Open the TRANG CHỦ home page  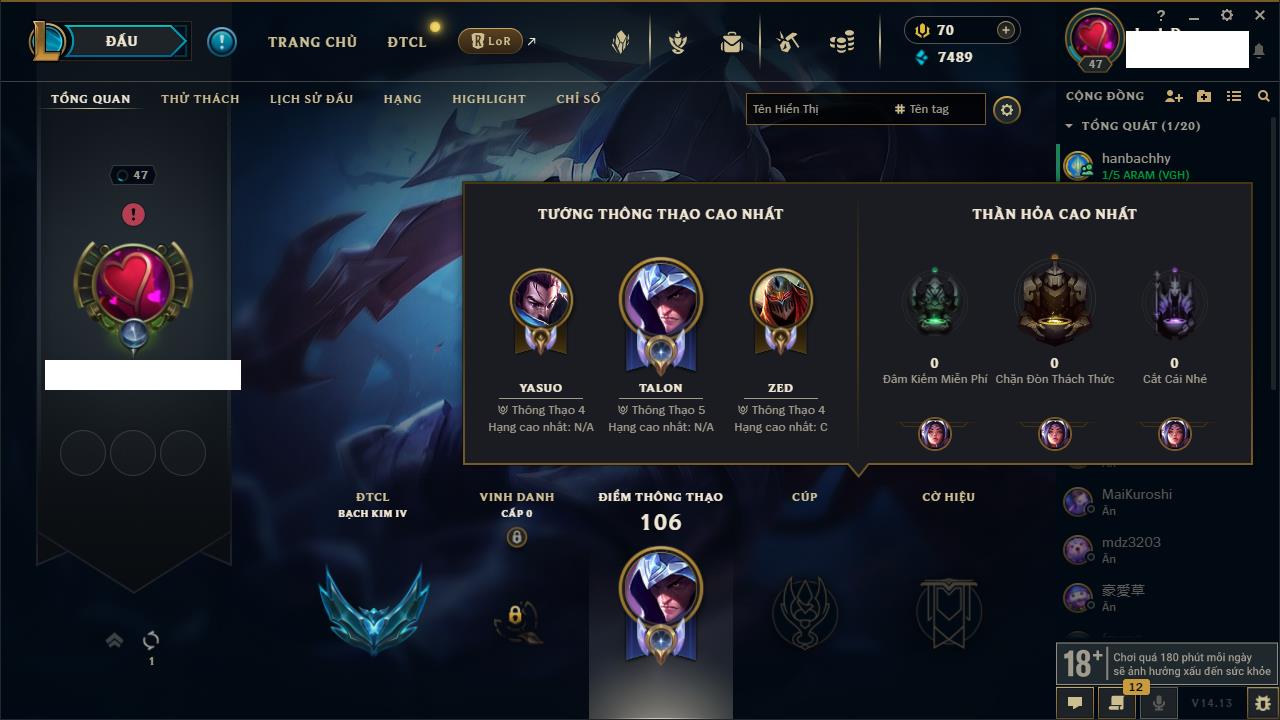312,42
